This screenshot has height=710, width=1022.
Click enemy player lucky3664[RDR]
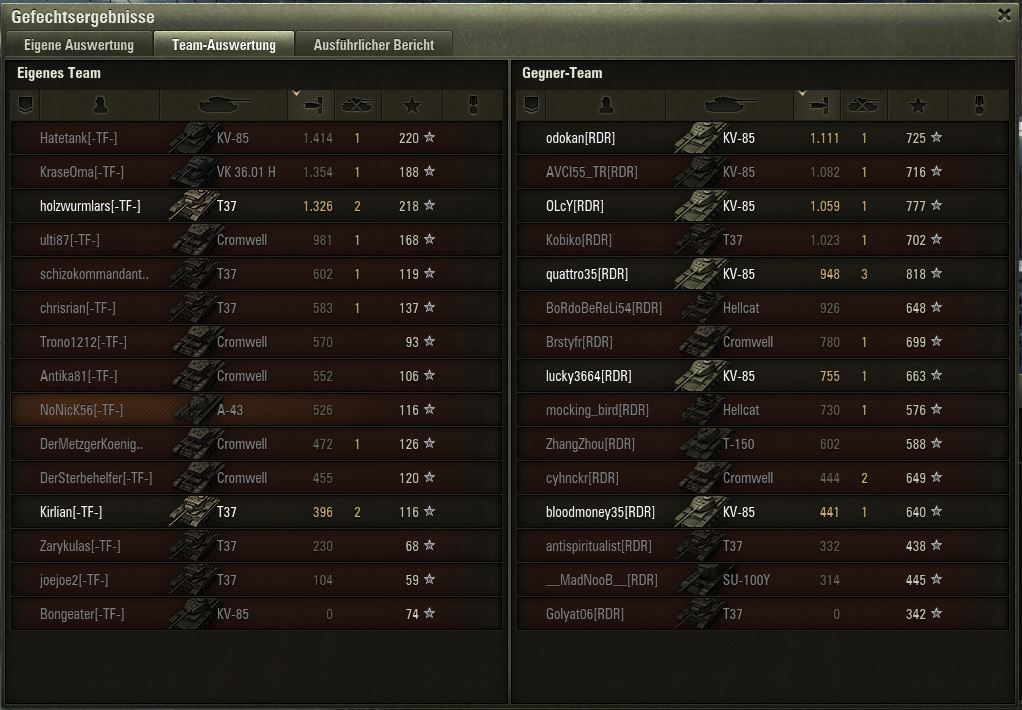point(762,376)
